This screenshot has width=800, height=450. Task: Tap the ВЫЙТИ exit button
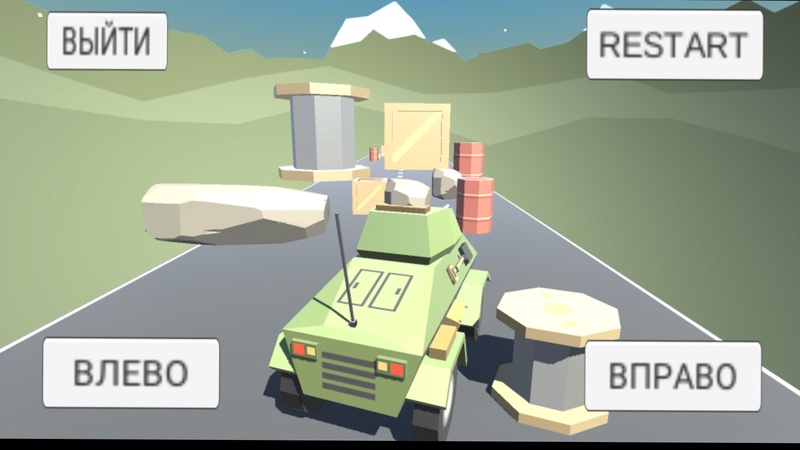[x=107, y=42]
